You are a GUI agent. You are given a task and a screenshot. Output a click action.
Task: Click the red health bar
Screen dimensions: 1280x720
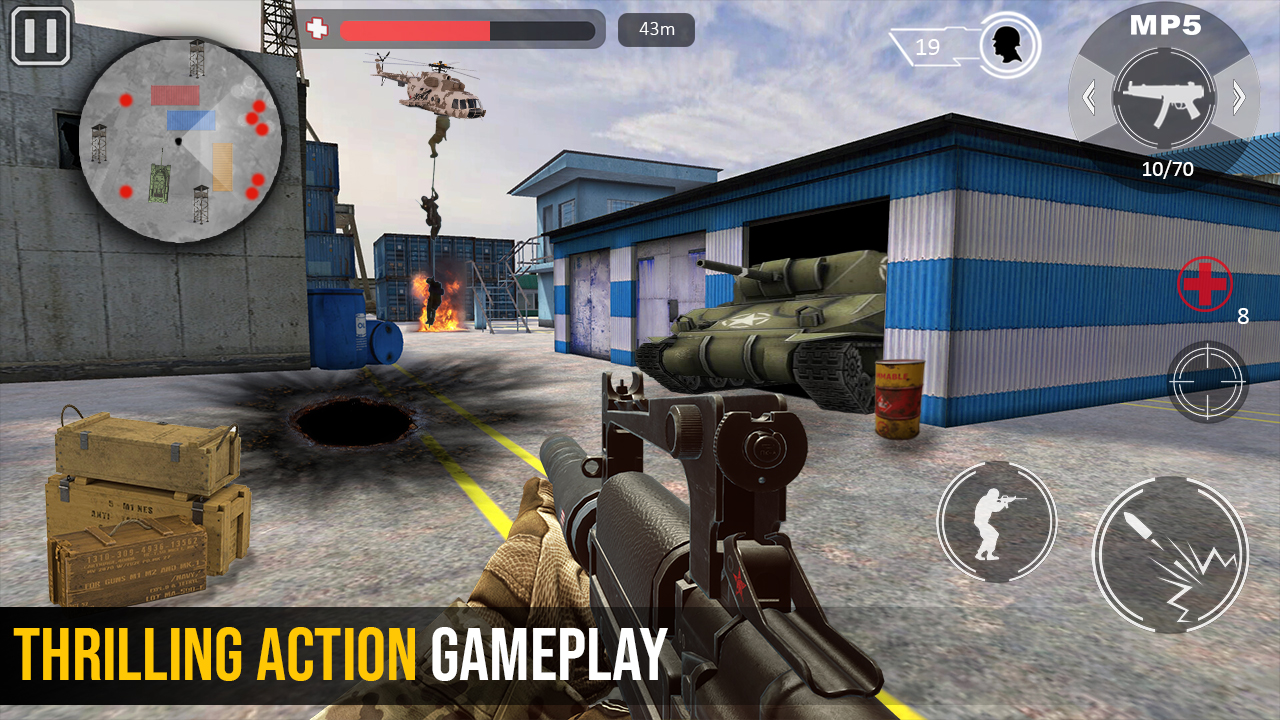420,29
